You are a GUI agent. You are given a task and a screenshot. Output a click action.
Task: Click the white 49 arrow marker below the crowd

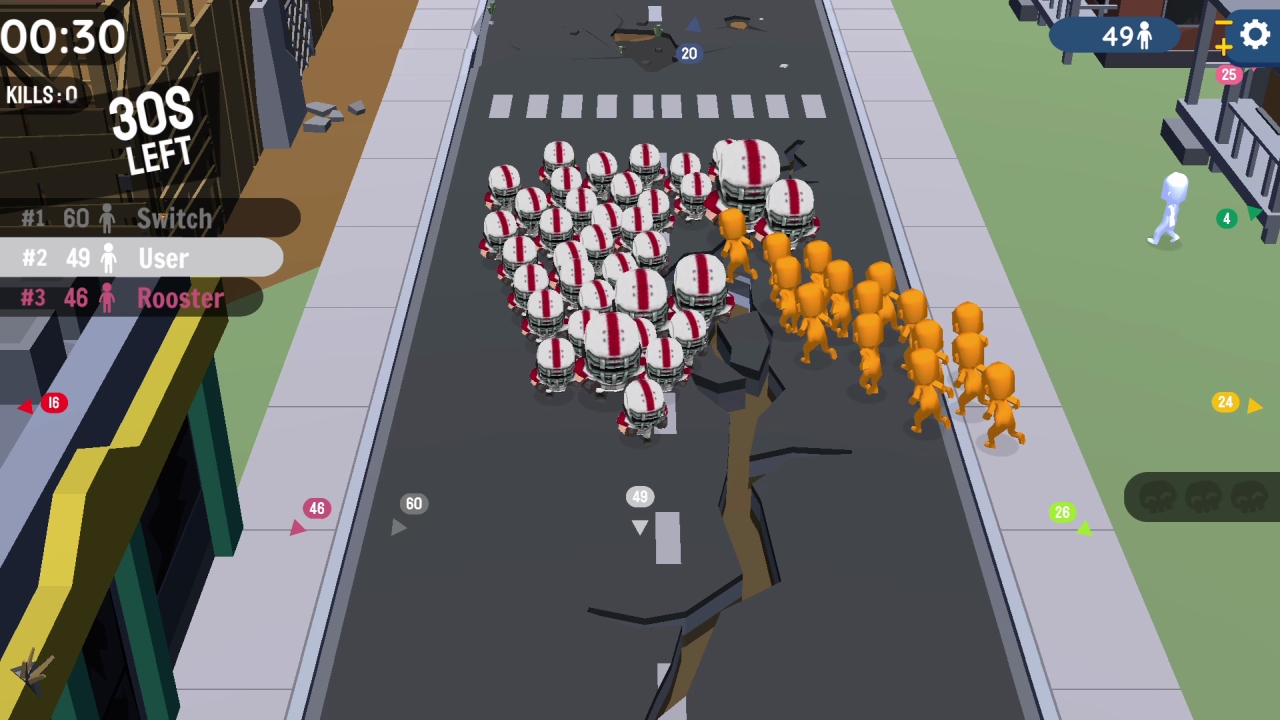(x=640, y=497)
